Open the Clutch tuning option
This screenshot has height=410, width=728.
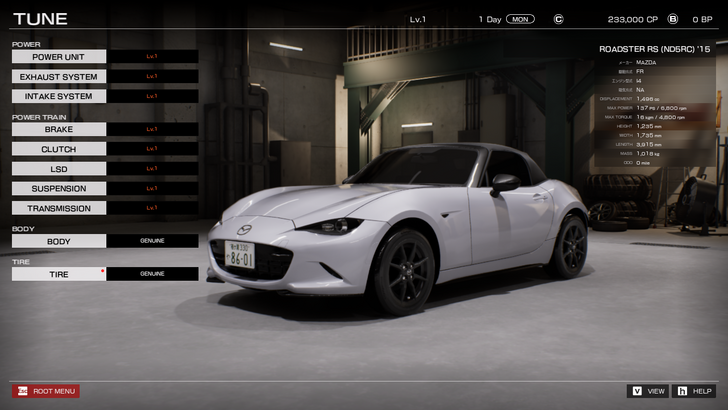tap(59, 149)
